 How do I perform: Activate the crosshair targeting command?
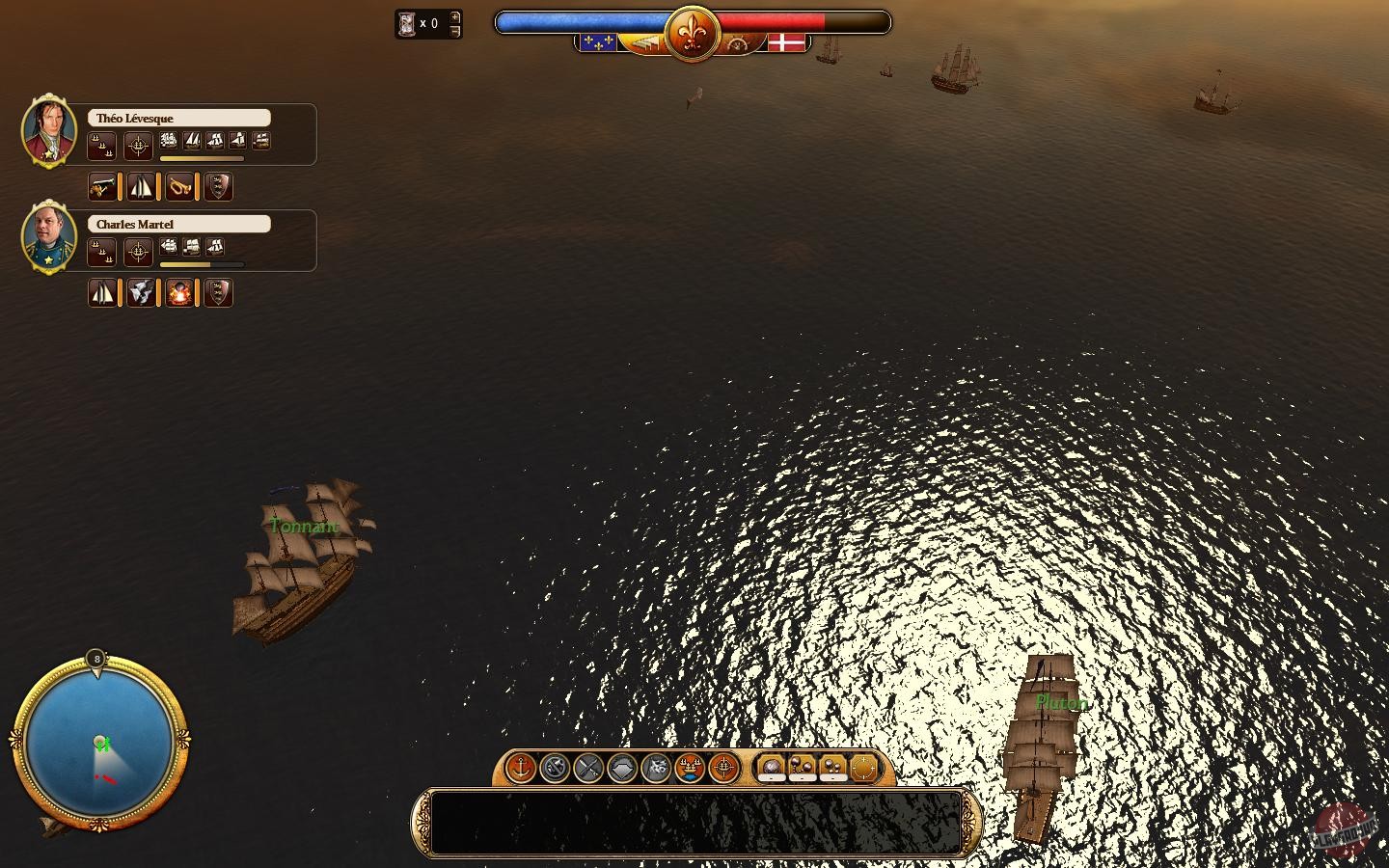pyautogui.click(x=725, y=769)
